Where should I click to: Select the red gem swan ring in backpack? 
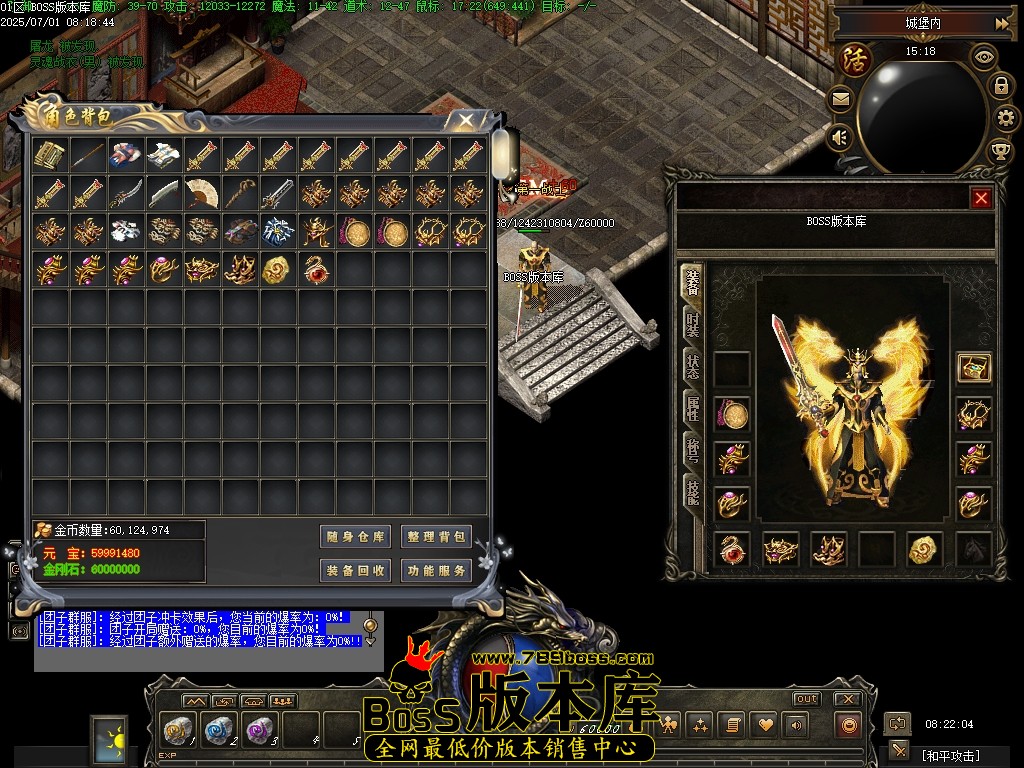316,269
